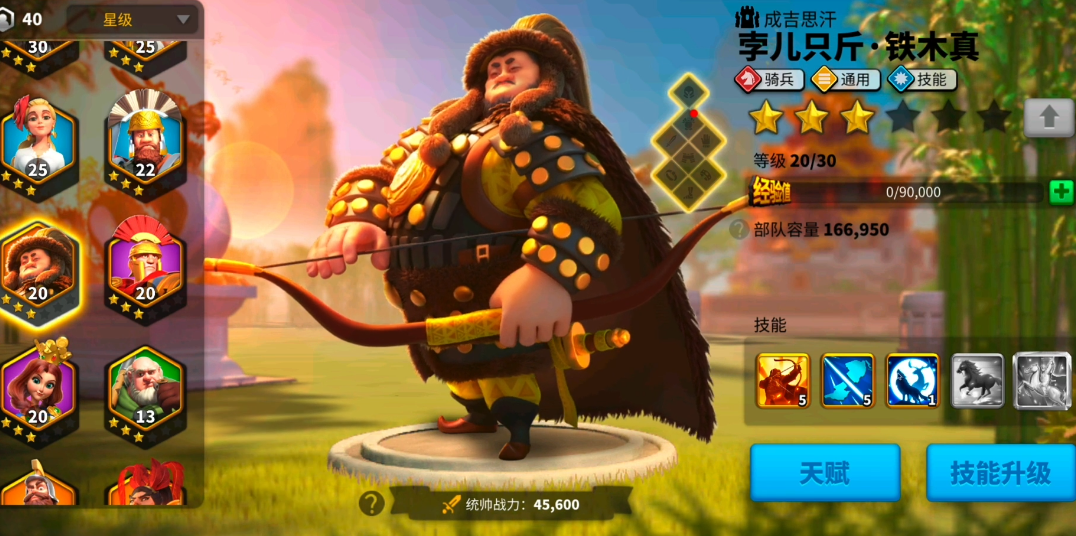Open the 天赋 talent button
The width and height of the screenshot is (1076, 536).
[825, 472]
